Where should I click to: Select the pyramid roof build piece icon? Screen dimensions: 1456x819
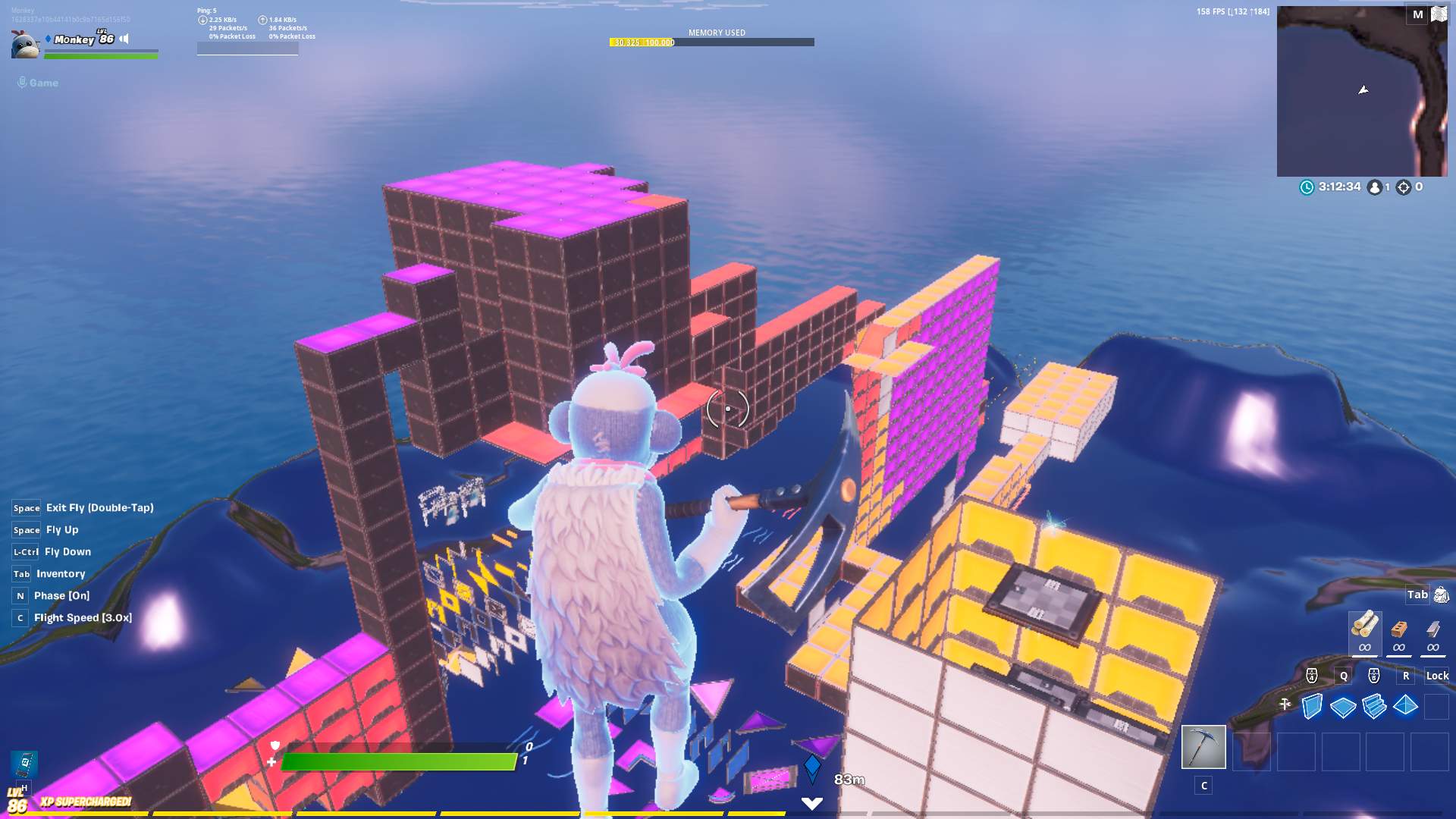pos(1404,704)
